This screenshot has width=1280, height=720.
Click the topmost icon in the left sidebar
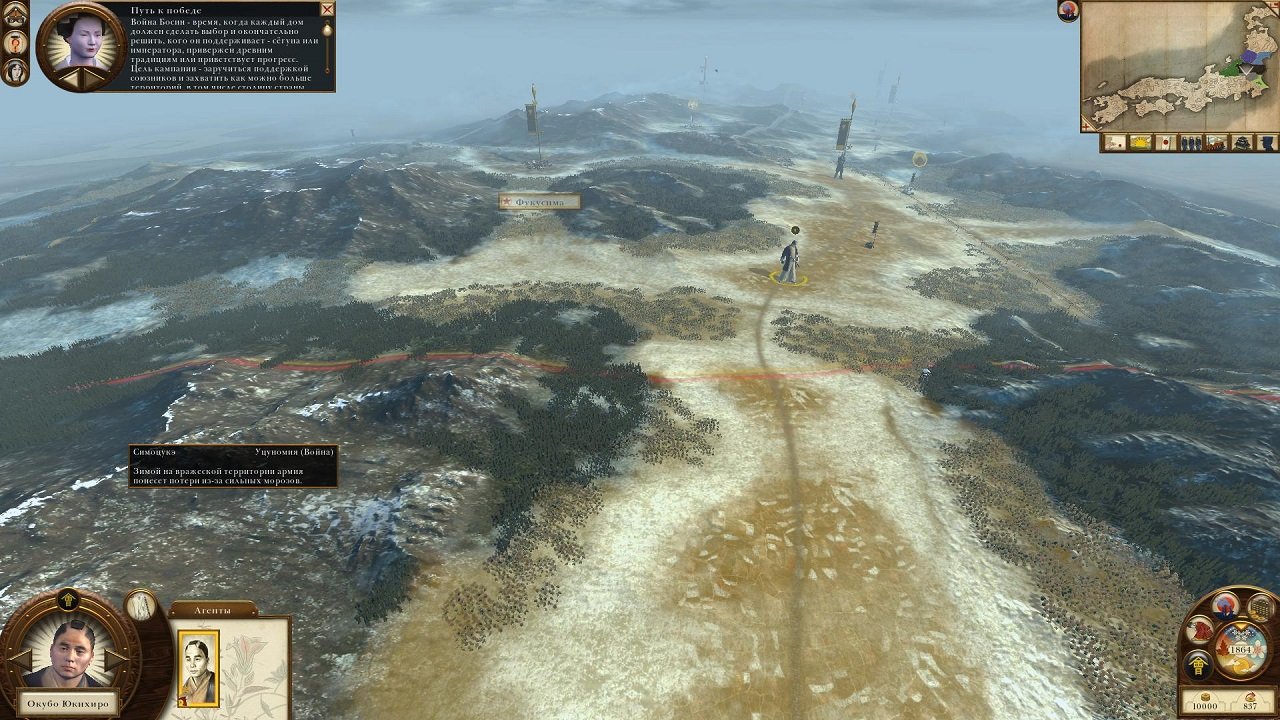click(x=15, y=13)
